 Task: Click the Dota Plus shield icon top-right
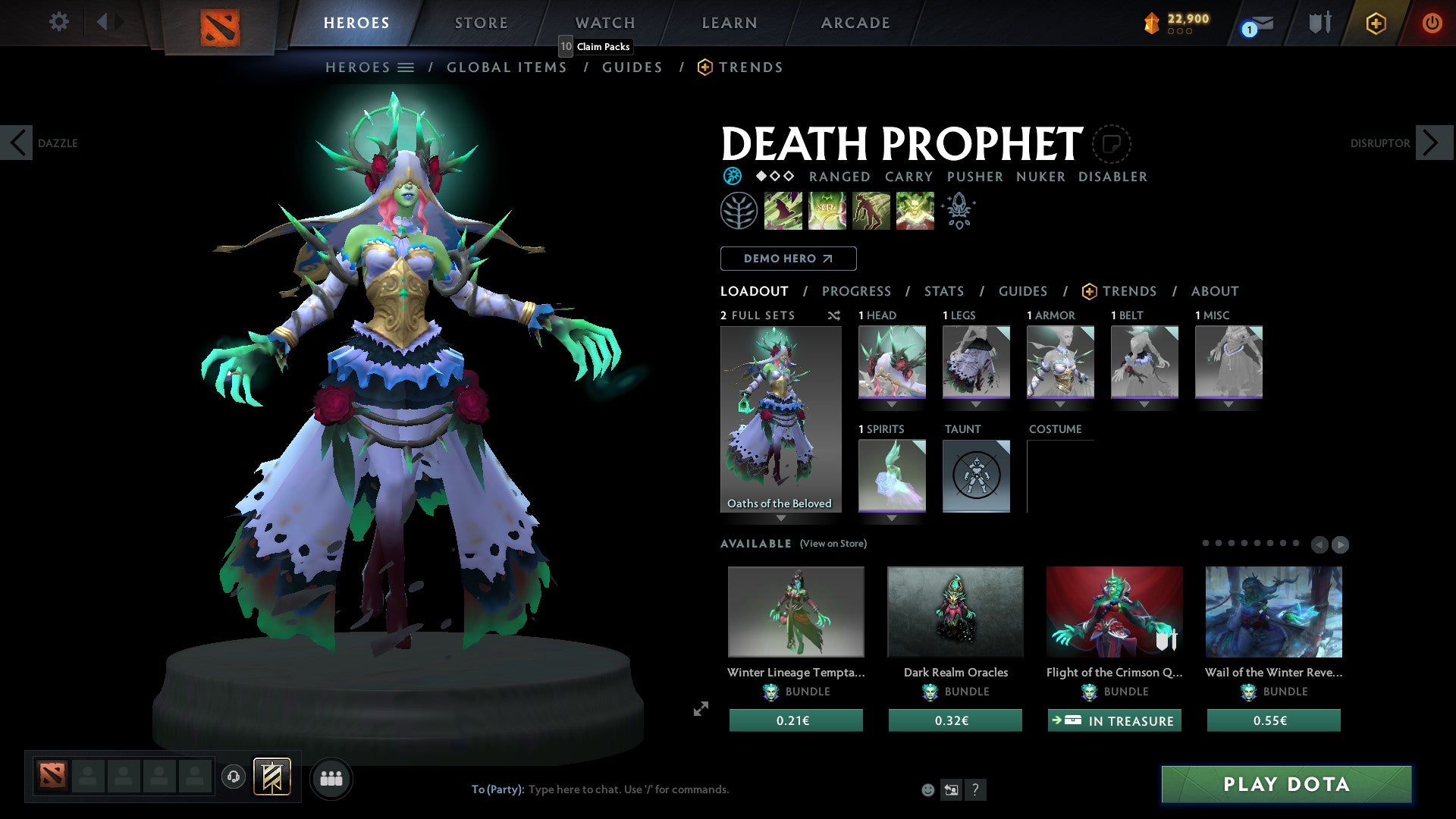[x=1319, y=23]
